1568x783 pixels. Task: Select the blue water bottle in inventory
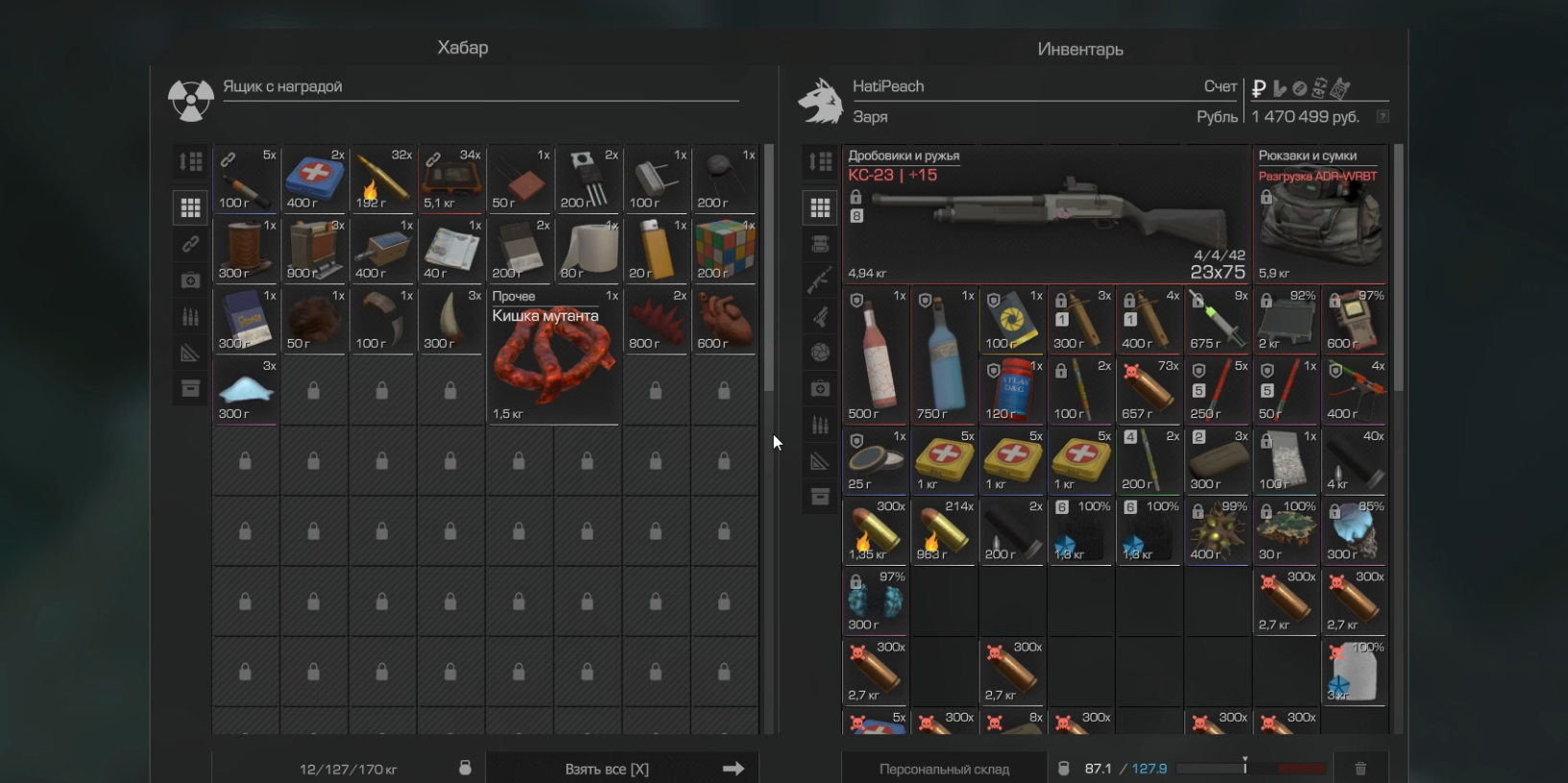click(x=944, y=355)
